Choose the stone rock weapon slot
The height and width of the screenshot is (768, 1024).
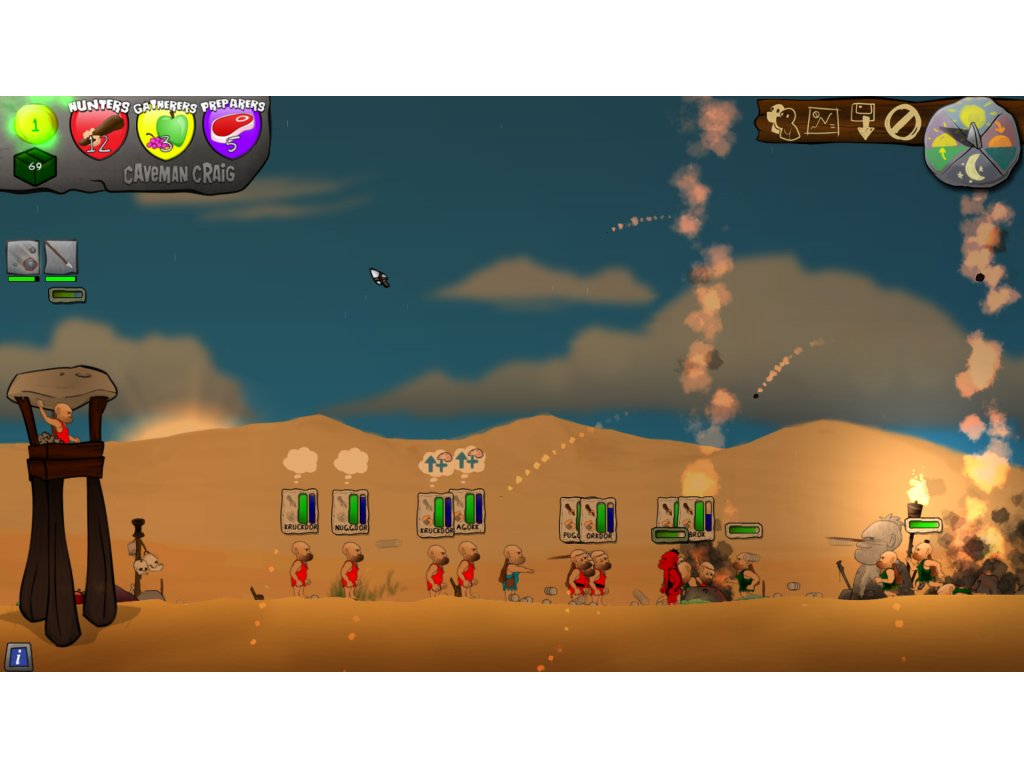[23, 257]
